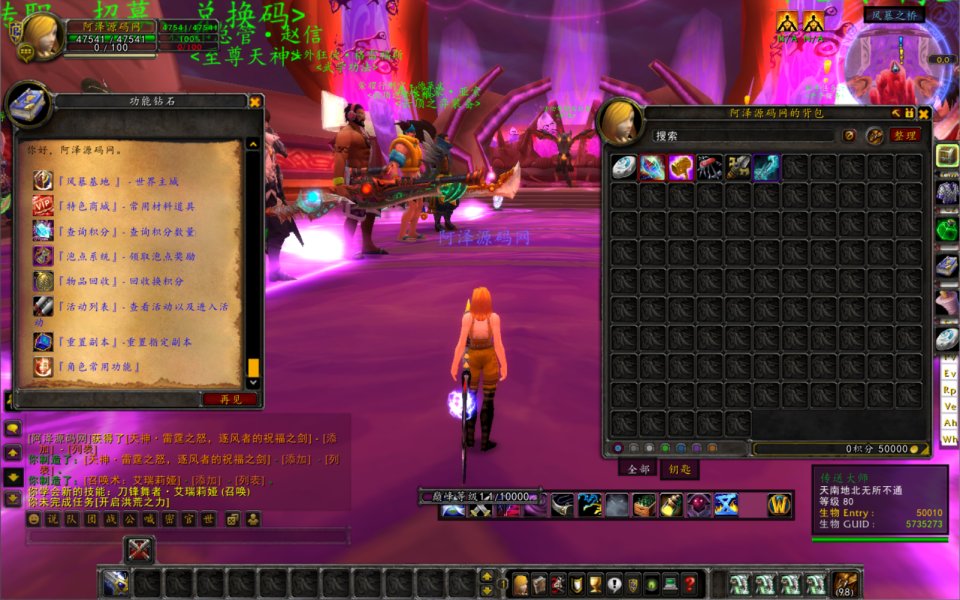
Task: Sort the bag with the 整理 button
Action: [x=905, y=136]
